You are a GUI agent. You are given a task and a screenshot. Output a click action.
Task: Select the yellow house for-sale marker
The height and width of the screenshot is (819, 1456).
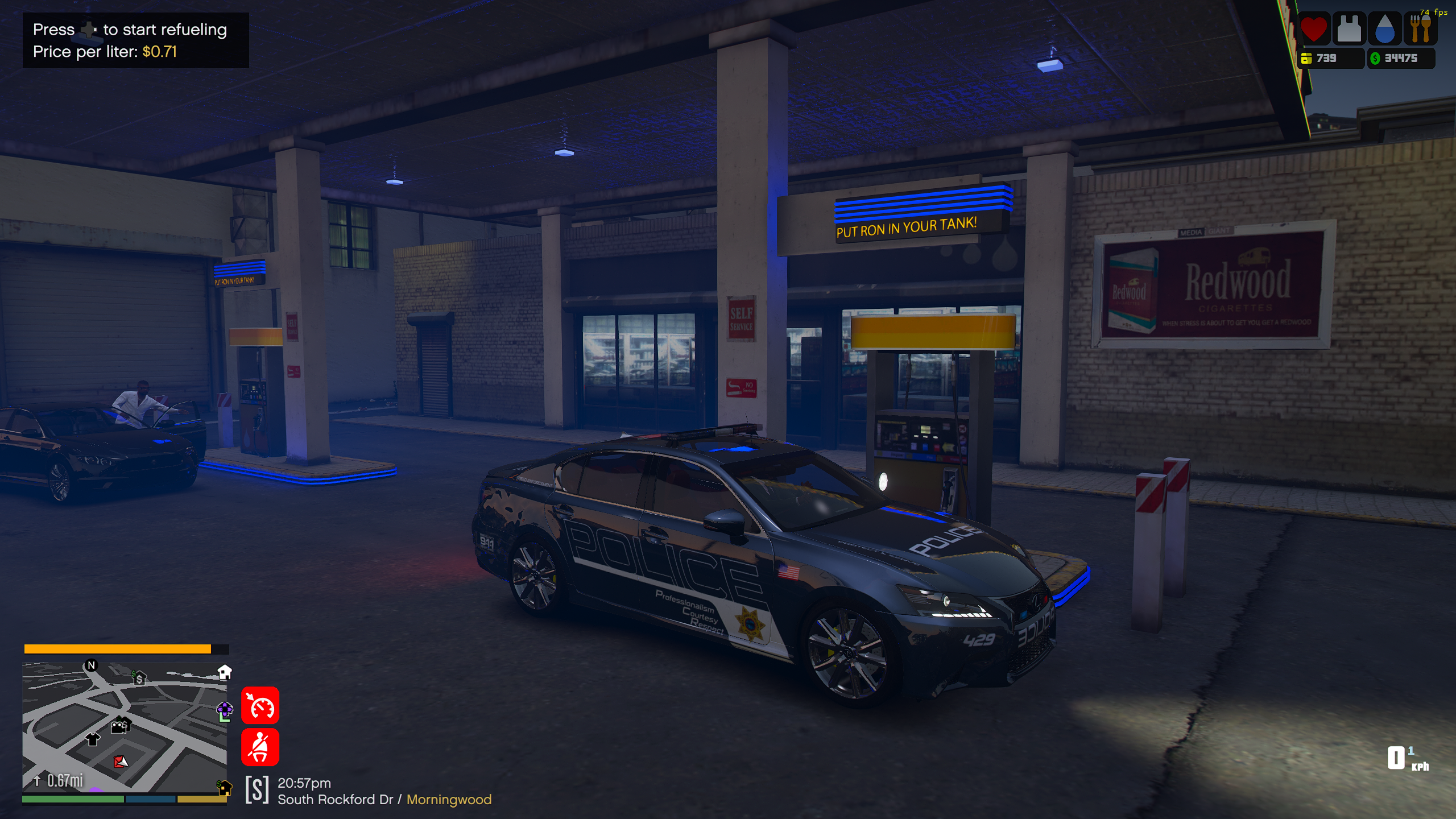(225, 788)
